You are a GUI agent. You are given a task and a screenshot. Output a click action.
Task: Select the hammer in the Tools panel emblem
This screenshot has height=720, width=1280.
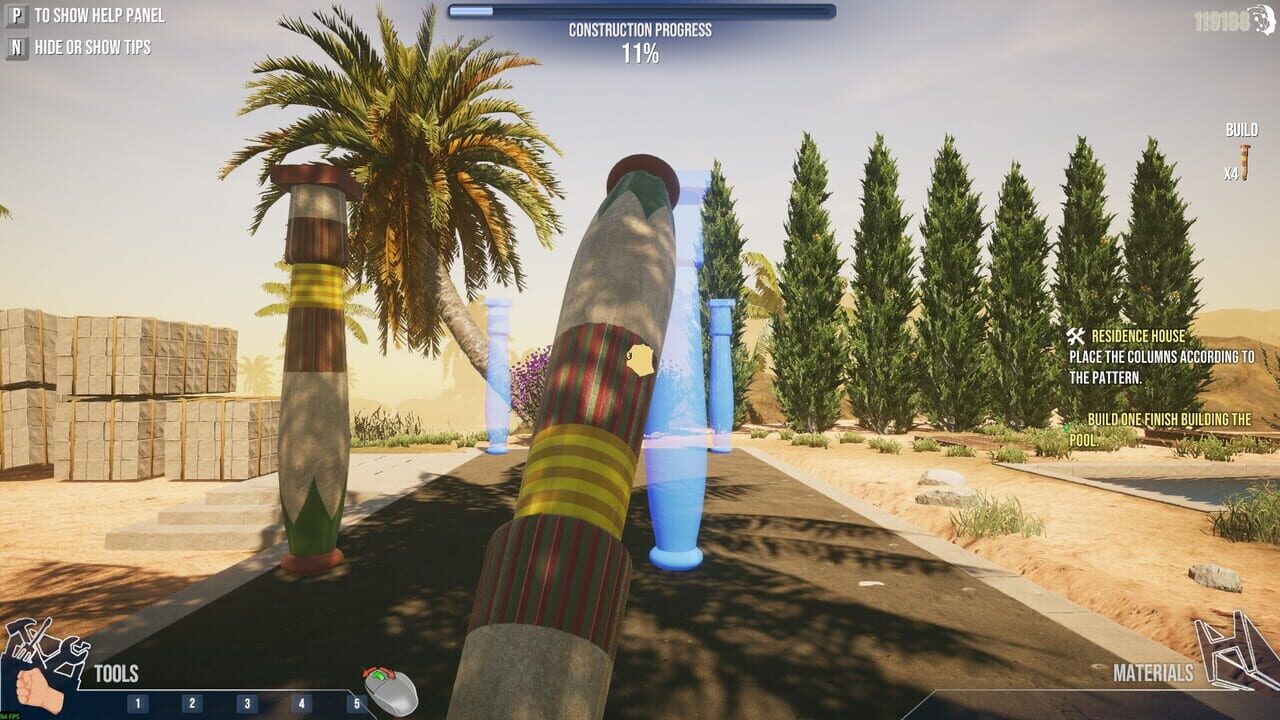pos(20,628)
